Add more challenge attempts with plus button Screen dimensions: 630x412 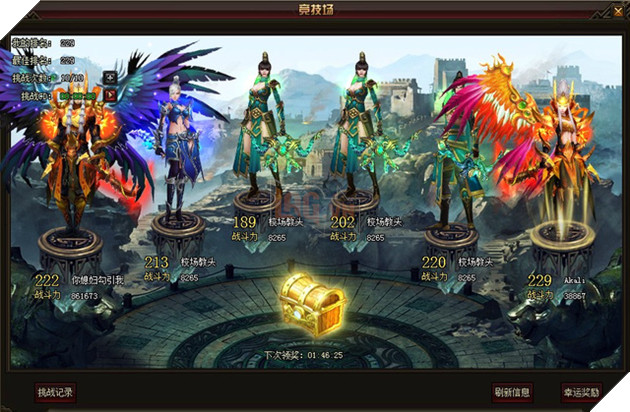pos(110,76)
